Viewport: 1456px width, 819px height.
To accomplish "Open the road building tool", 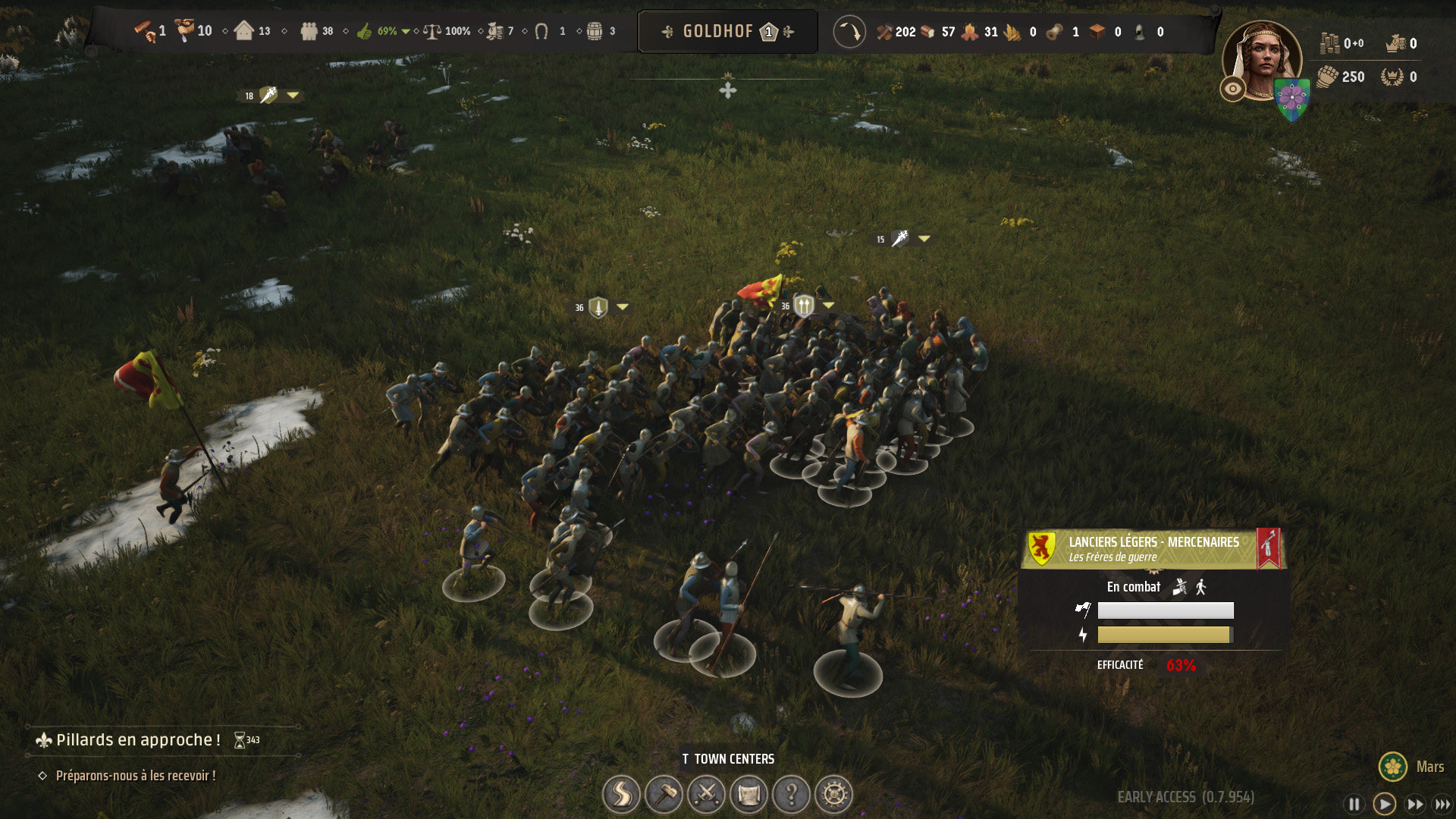I will (x=621, y=794).
